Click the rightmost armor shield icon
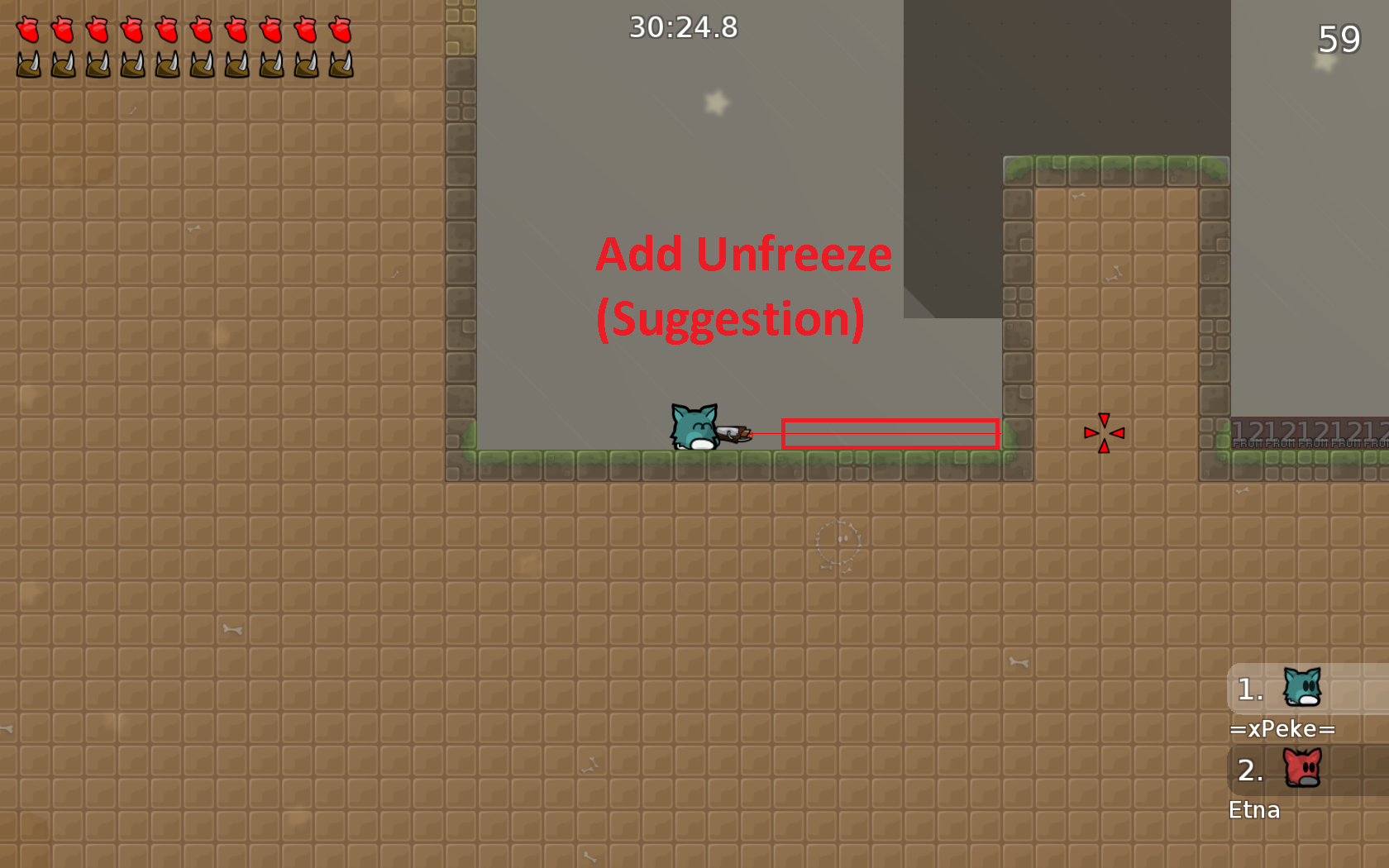The height and width of the screenshot is (868, 1389). coord(339,63)
